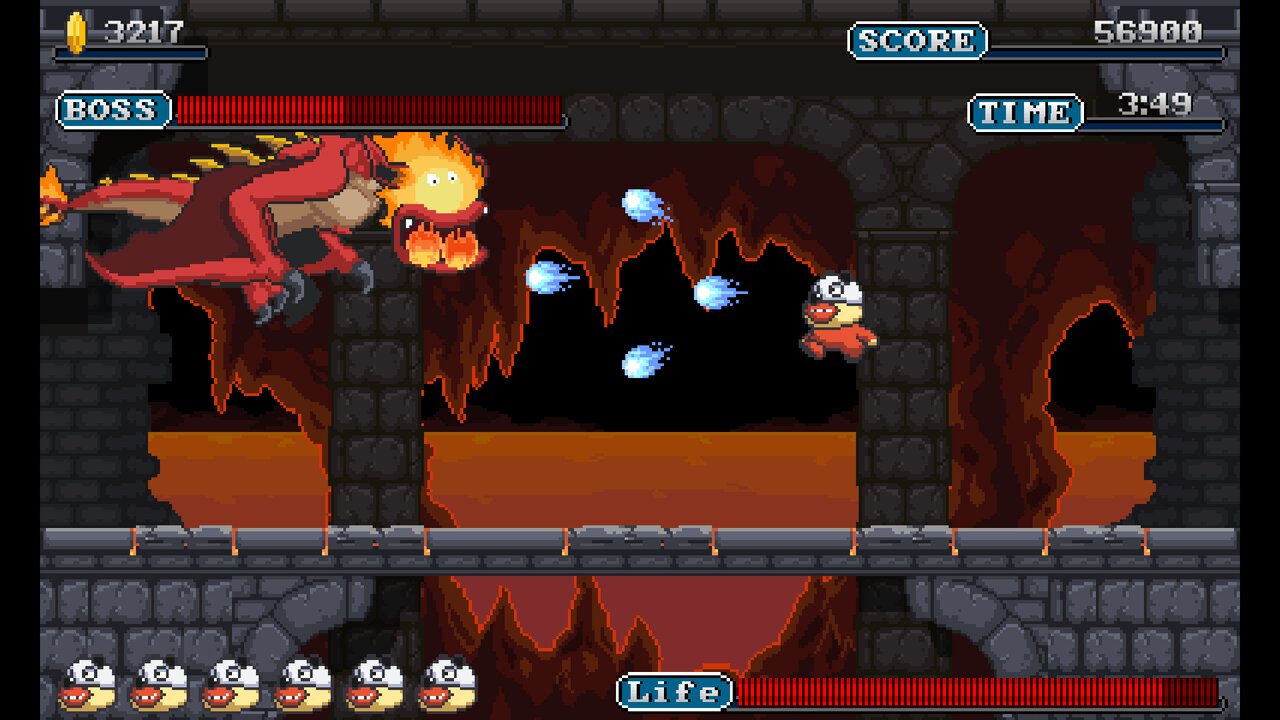The width and height of the screenshot is (1280, 720).
Task: Click the flaming fireball above the dragon's head
Action: click(430, 175)
